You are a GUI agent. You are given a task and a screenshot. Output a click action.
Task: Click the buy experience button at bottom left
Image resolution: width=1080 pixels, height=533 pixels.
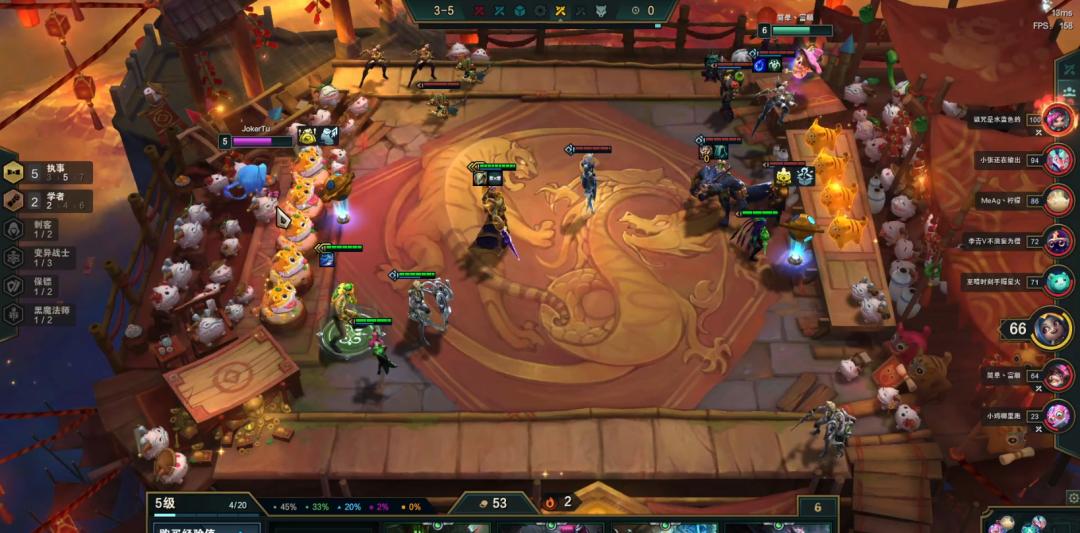click(207, 527)
